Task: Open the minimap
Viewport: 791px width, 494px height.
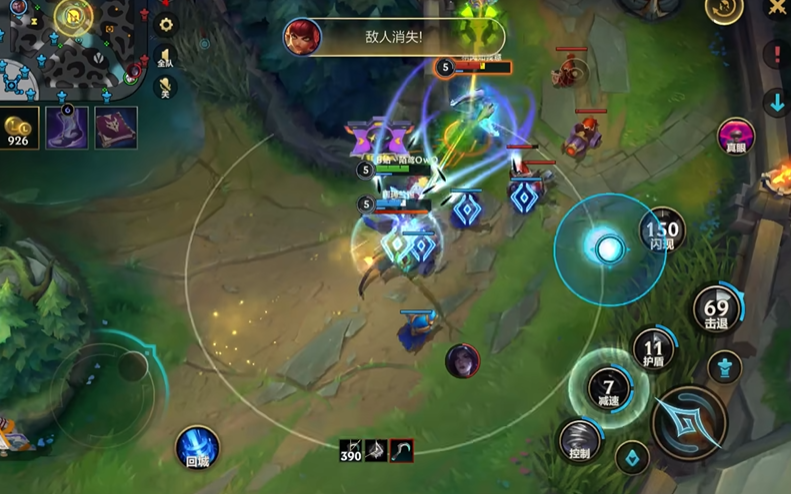Action: pos(70,45)
